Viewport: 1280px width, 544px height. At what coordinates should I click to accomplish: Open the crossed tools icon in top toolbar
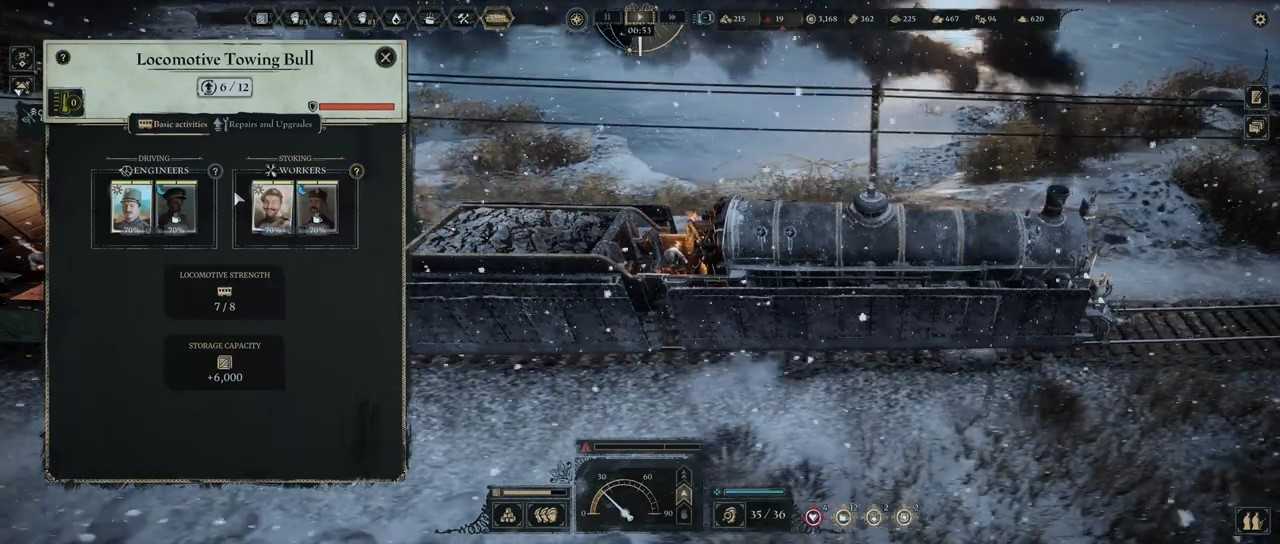click(x=462, y=18)
